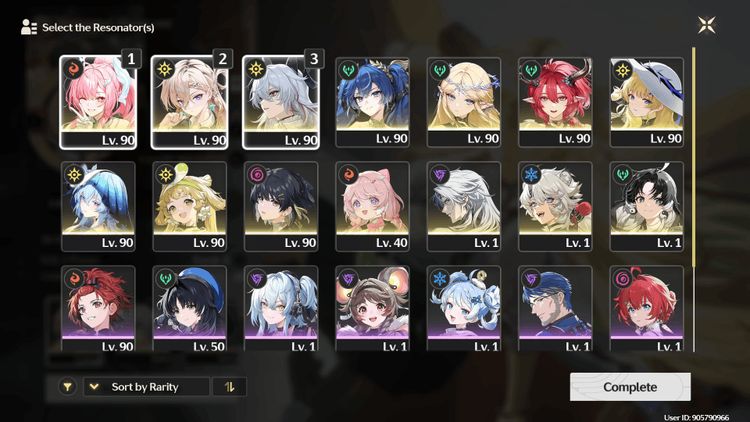The height and width of the screenshot is (422, 750).
Task: Open the resonator filter funnel button
Action: [x=67, y=387]
